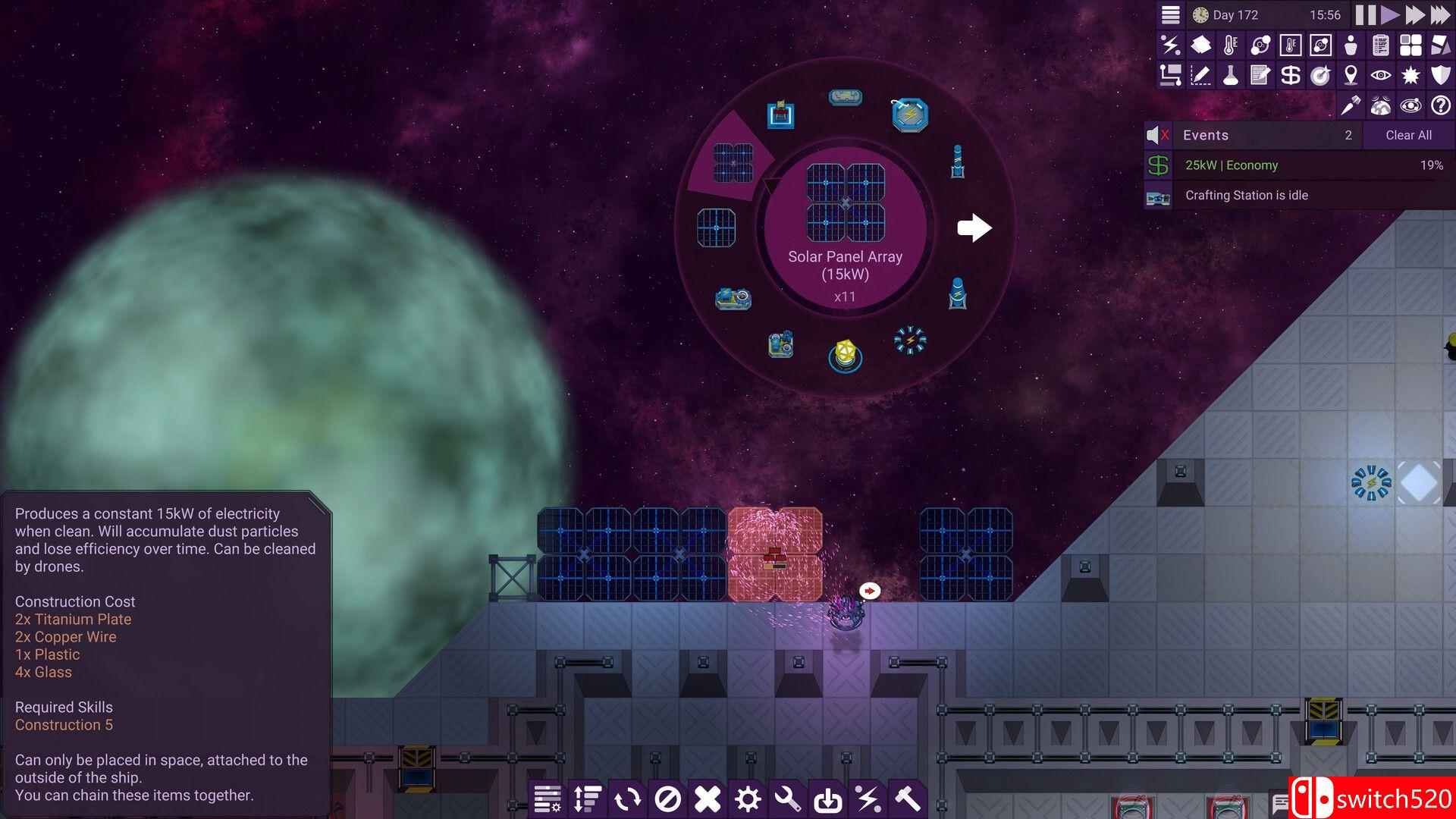
Task: Open the tasks clipboard icon
Action: tap(1381, 45)
